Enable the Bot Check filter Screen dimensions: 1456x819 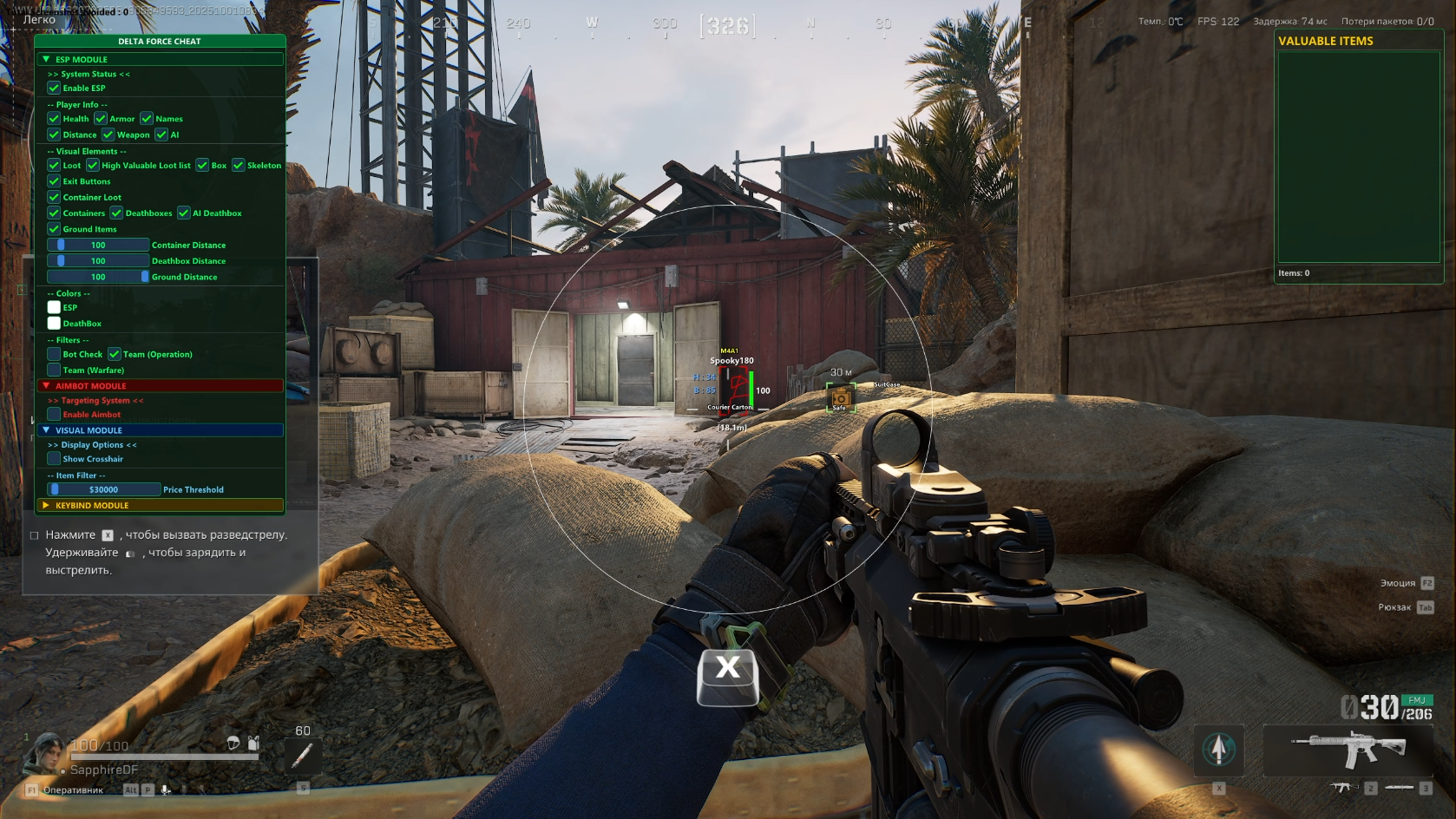coord(54,354)
